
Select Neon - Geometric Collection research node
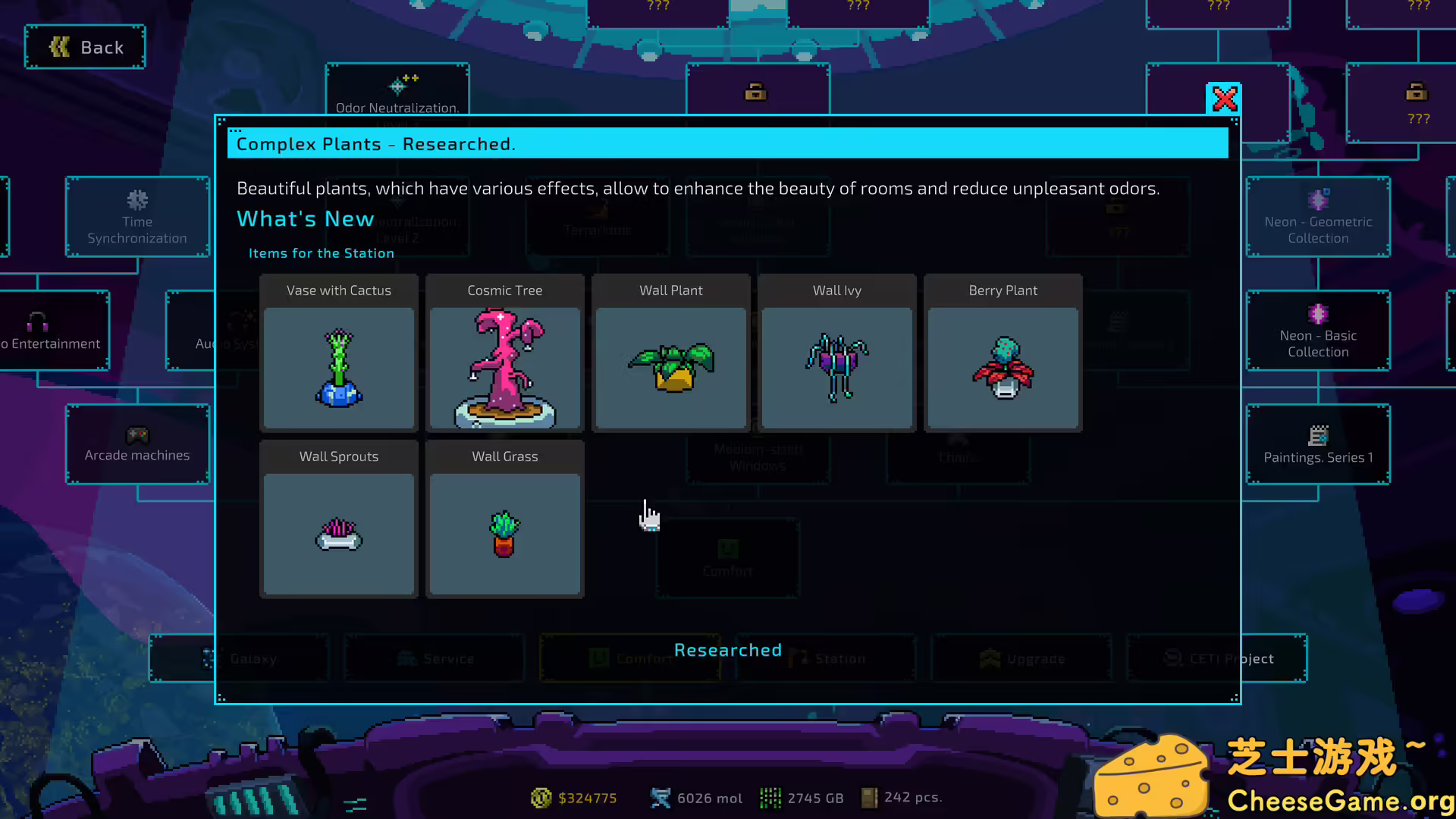point(1318,218)
